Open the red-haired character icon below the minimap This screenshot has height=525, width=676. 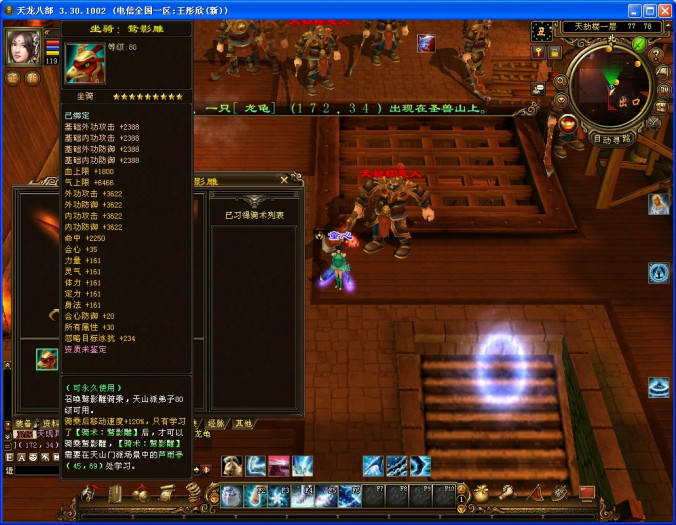pyautogui.click(x=567, y=123)
